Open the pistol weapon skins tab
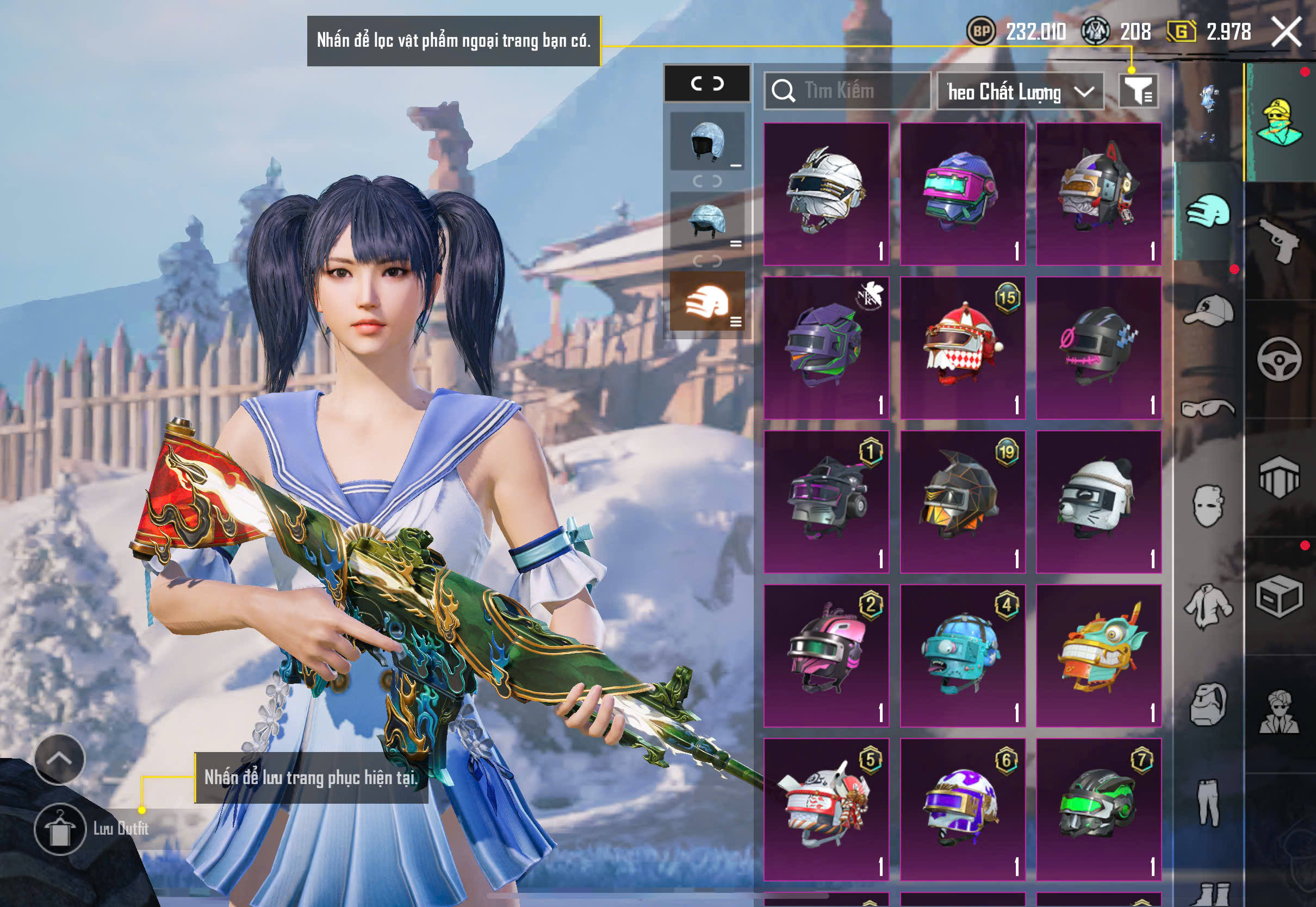Screen dimensions: 1316x907 click(x=1279, y=241)
